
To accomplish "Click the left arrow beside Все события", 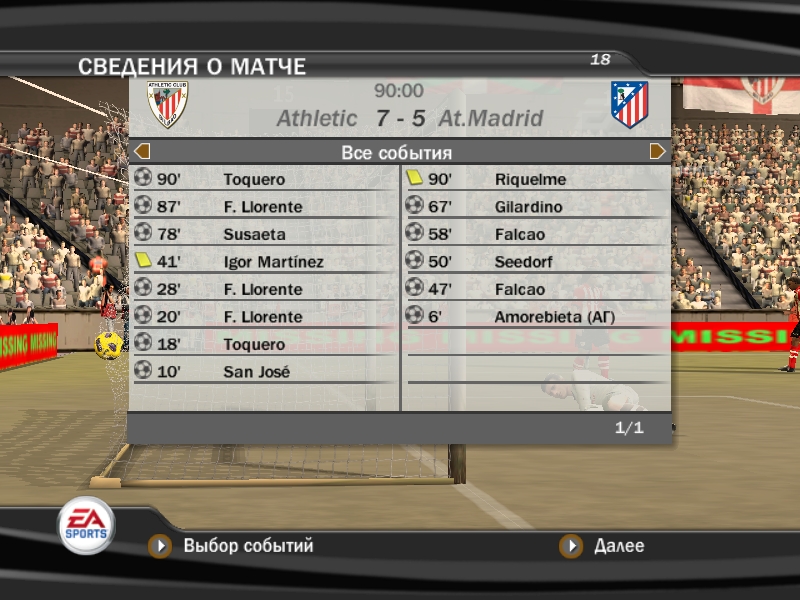I will (x=142, y=152).
